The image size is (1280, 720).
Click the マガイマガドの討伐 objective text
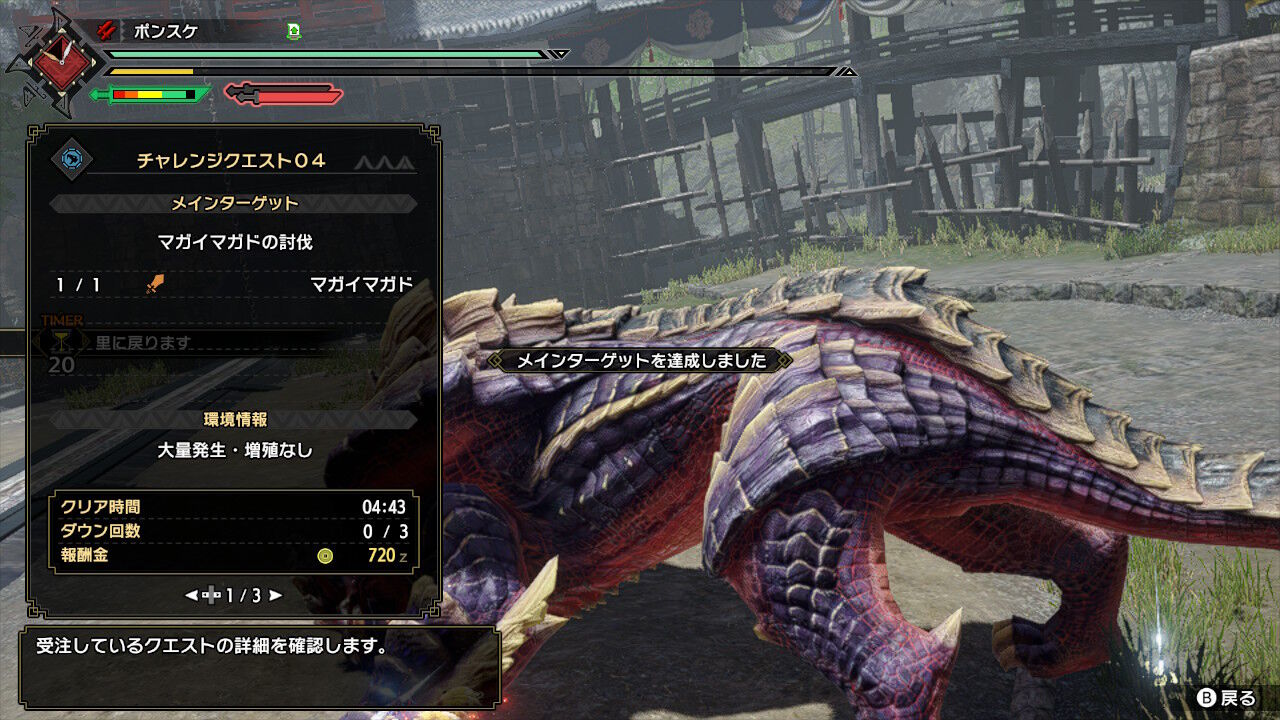236,244
